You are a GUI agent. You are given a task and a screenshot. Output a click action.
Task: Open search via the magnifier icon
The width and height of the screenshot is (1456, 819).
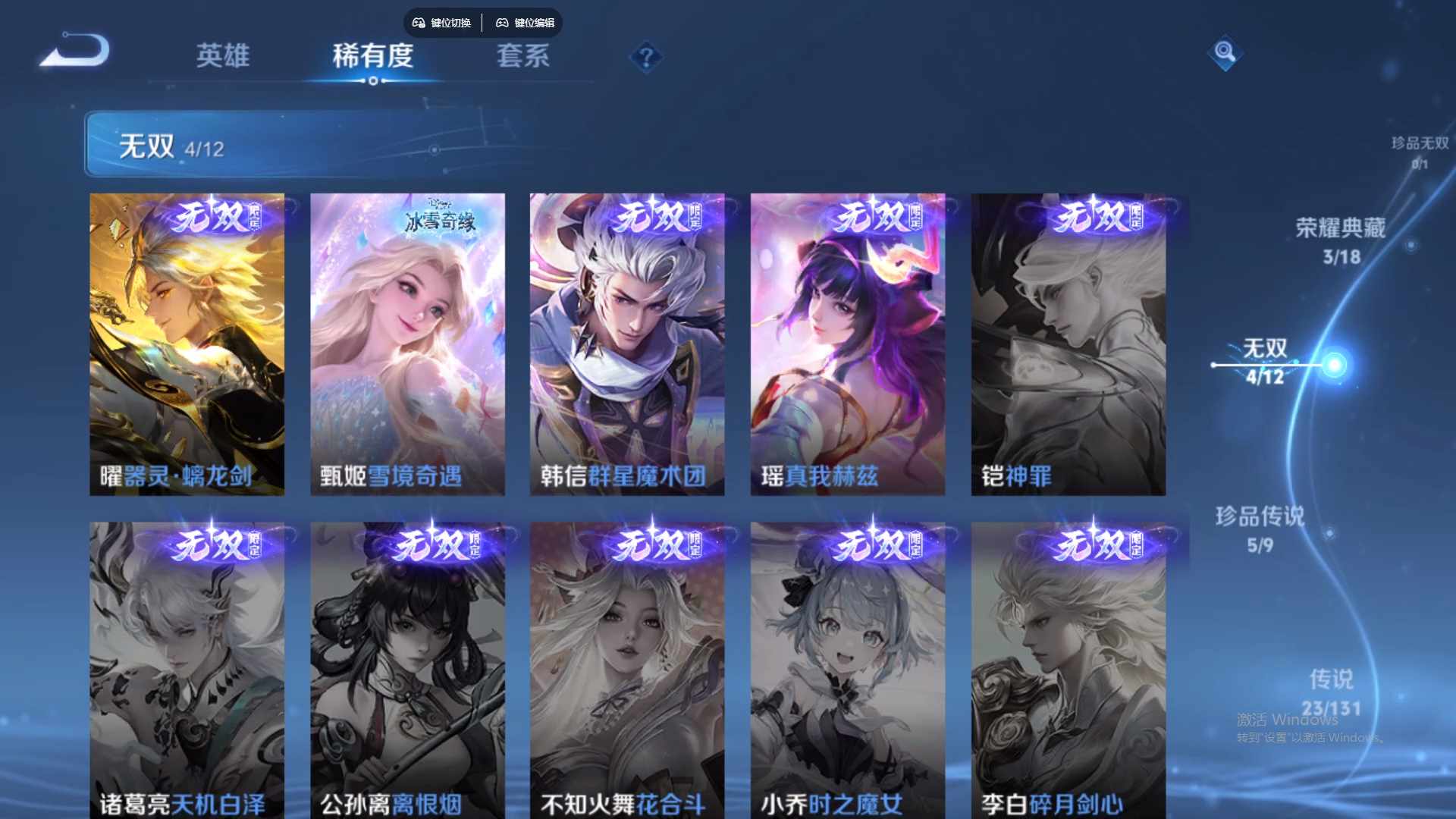1224,53
